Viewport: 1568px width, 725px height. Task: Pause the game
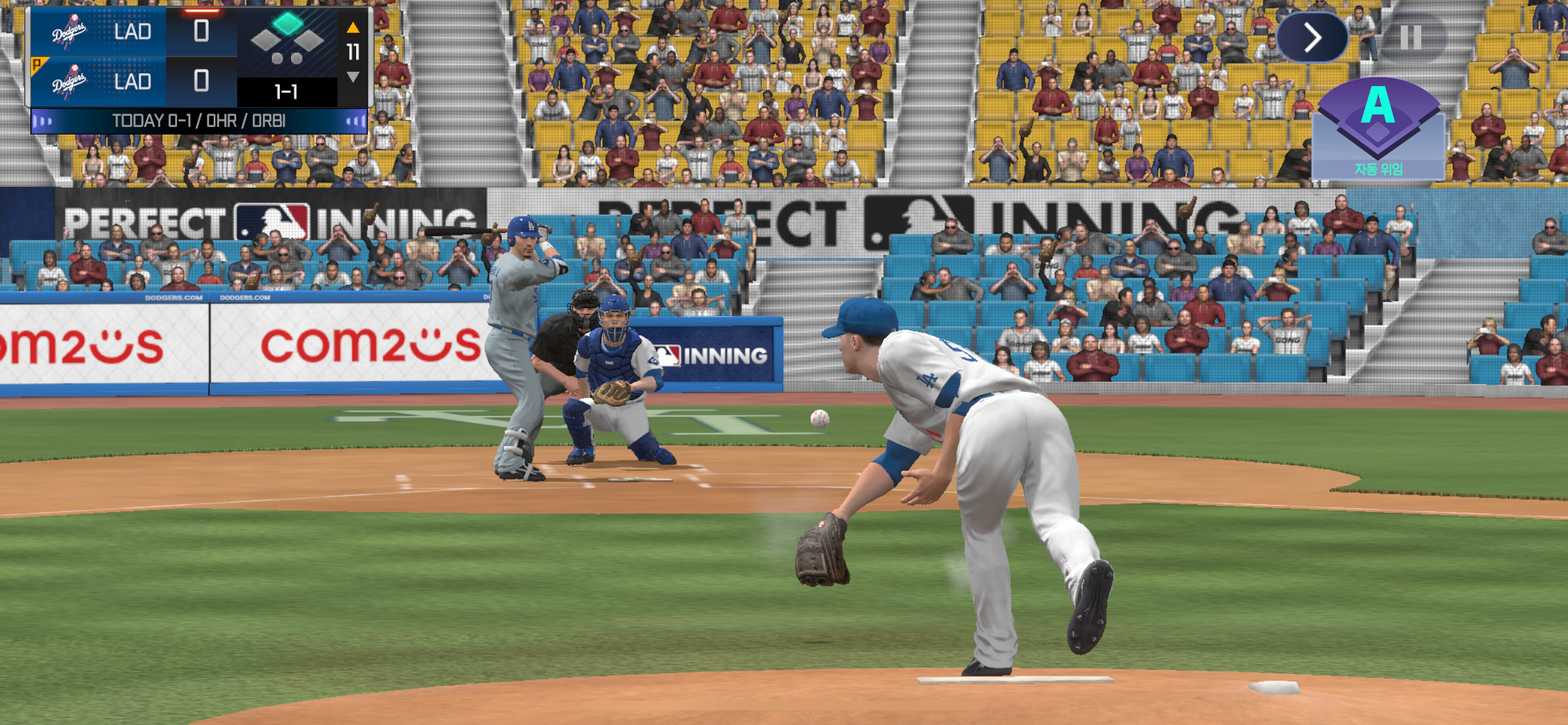[1411, 38]
